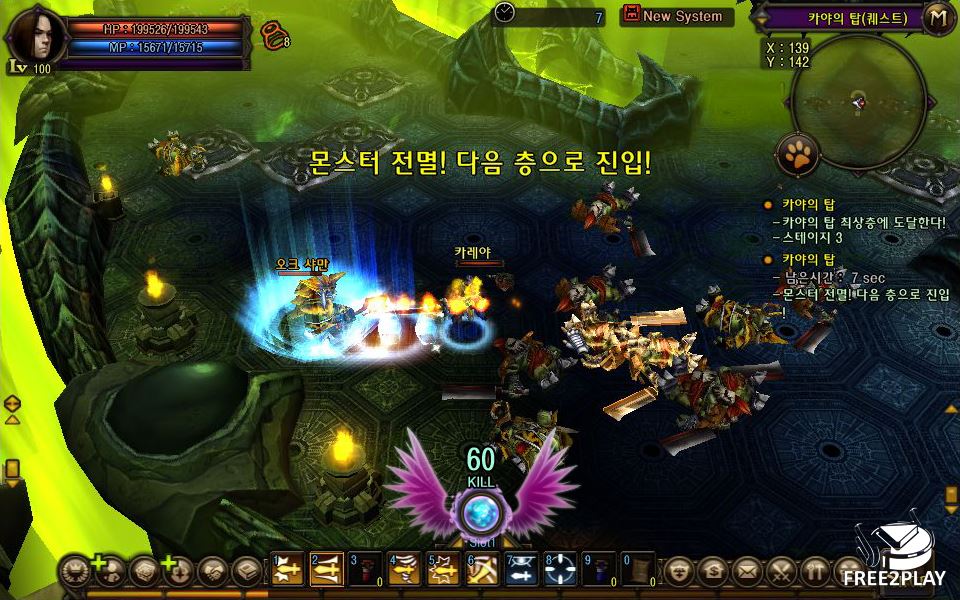
Task: Activate skill slot 1 sword ability
Action: pyautogui.click(x=288, y=569)
